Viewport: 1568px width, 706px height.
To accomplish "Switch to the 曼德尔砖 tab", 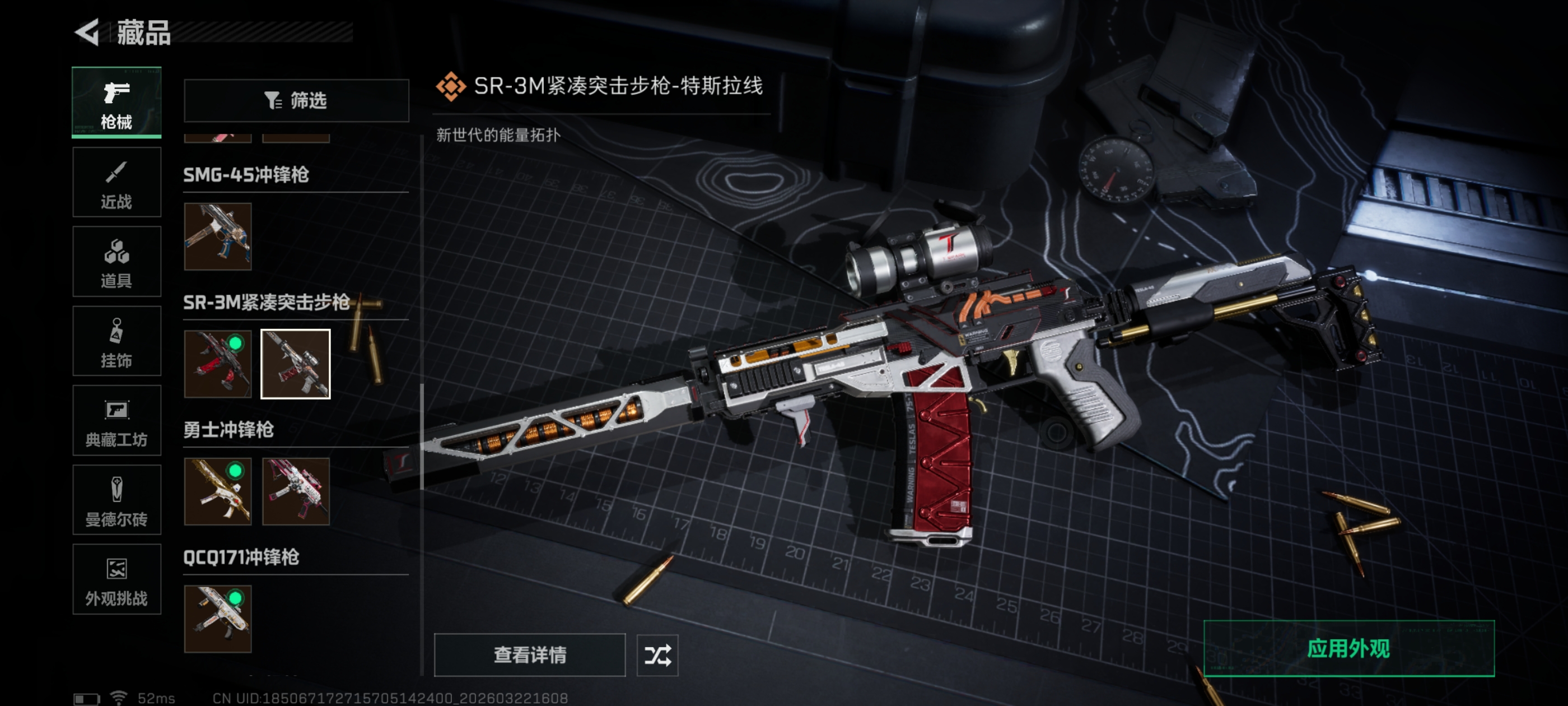I will (116, 500).
